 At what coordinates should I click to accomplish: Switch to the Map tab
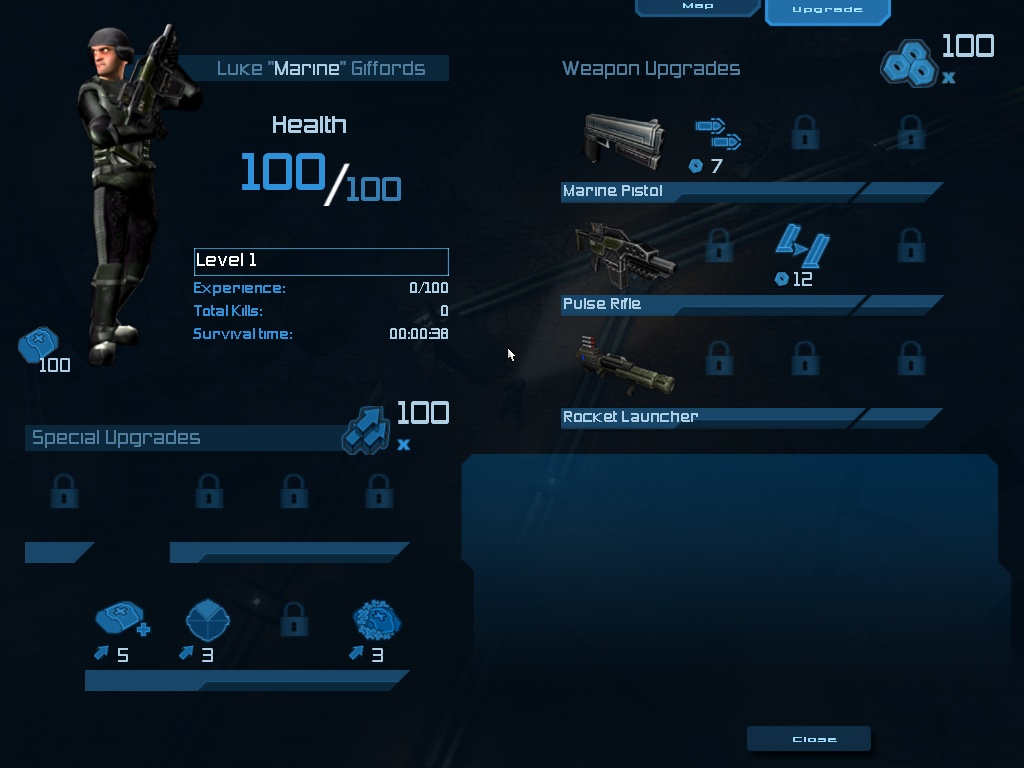click(x=698, y=7)
